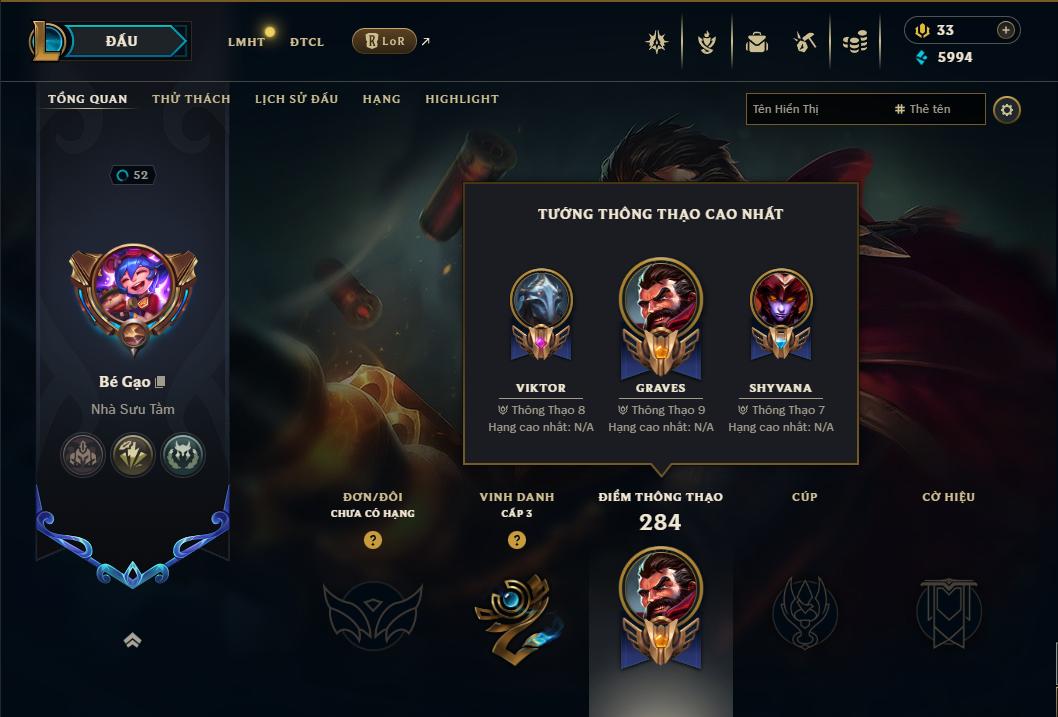This screenshot has height=717, width=1058.
Task: Launch the LoR link button
Action: click(x=384, y=41)
